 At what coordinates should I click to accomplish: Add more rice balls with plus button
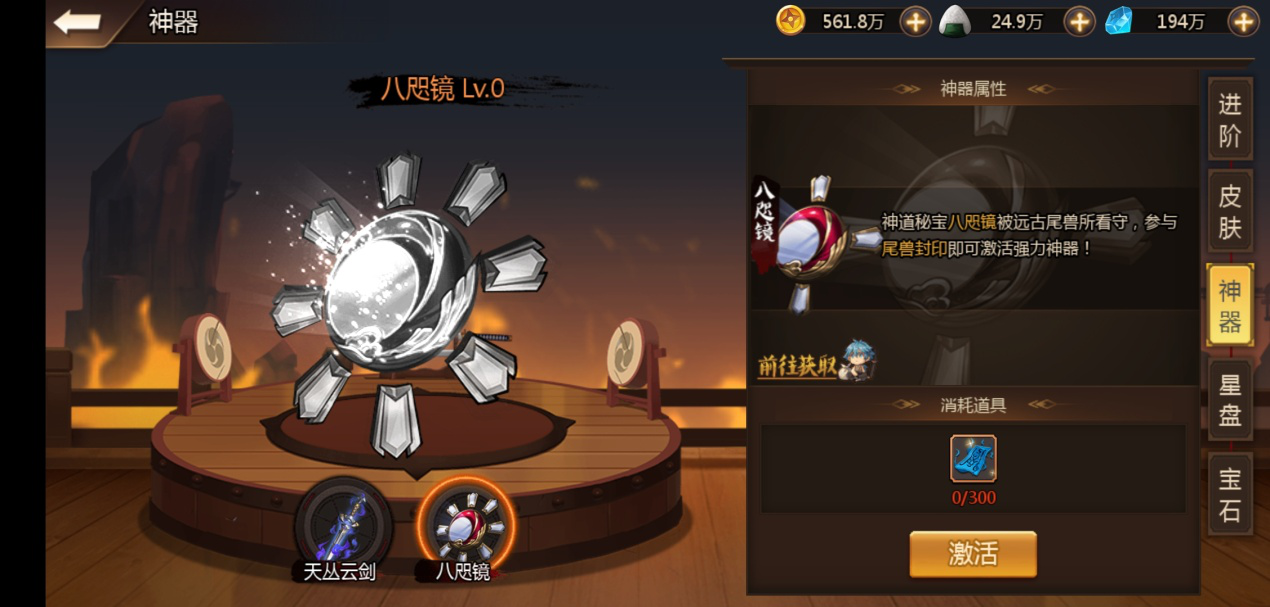1079,21
